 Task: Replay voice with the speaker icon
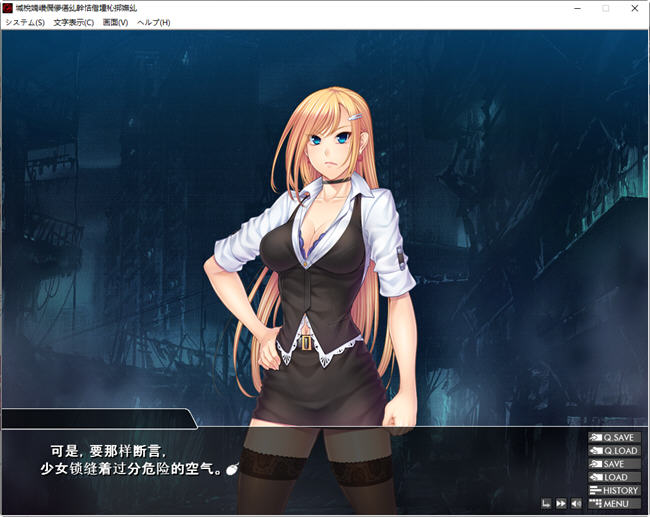(576, 503)
